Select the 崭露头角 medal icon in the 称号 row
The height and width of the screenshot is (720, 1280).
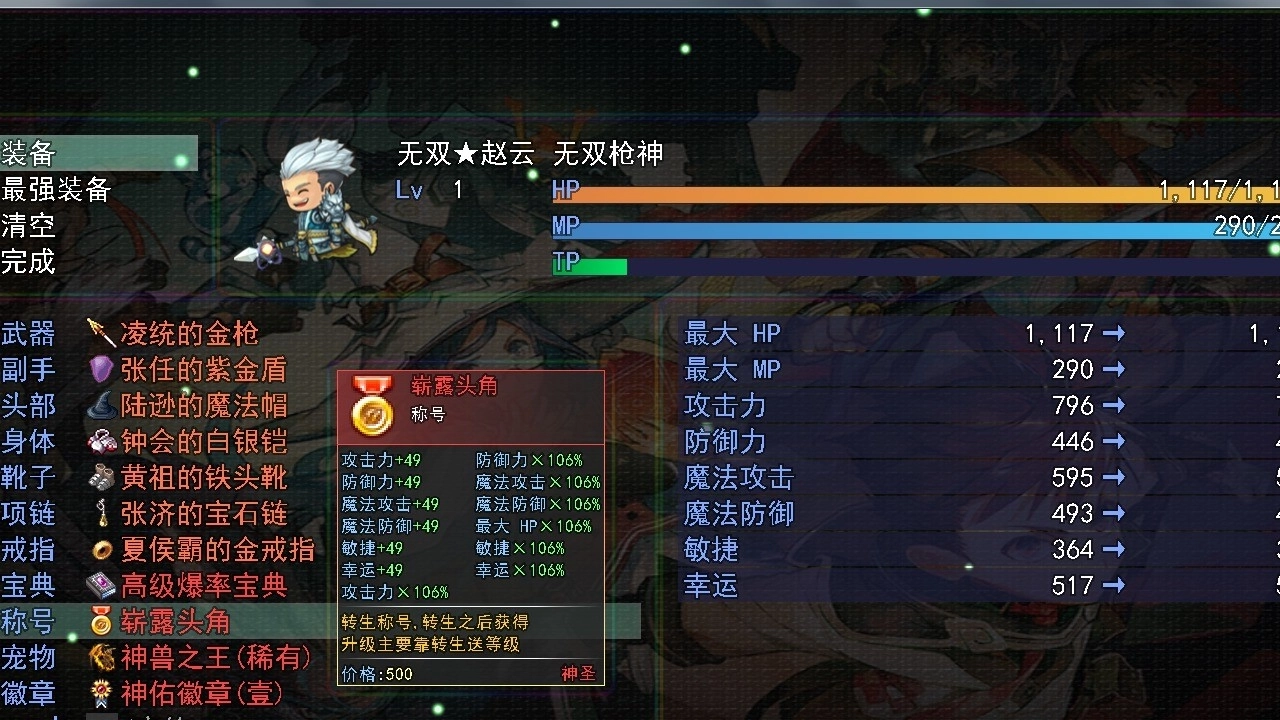pos(100,623)
